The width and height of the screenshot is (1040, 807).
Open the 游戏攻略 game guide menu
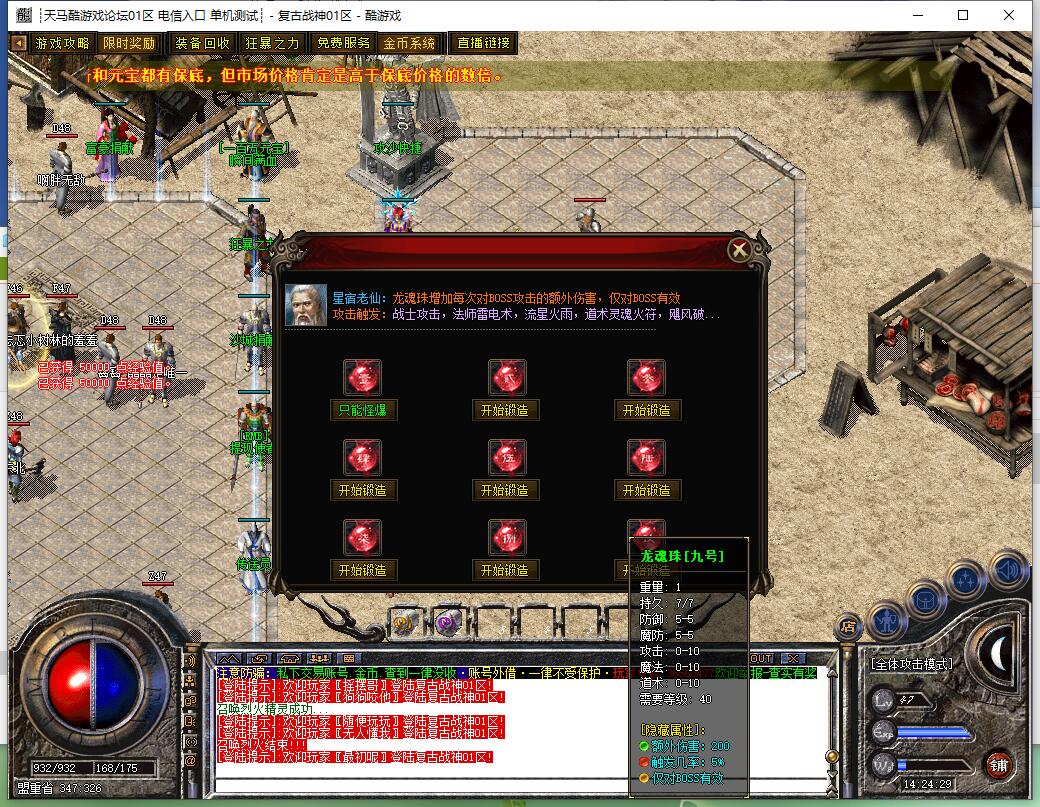pyautogui.click(x=62, y=43)
